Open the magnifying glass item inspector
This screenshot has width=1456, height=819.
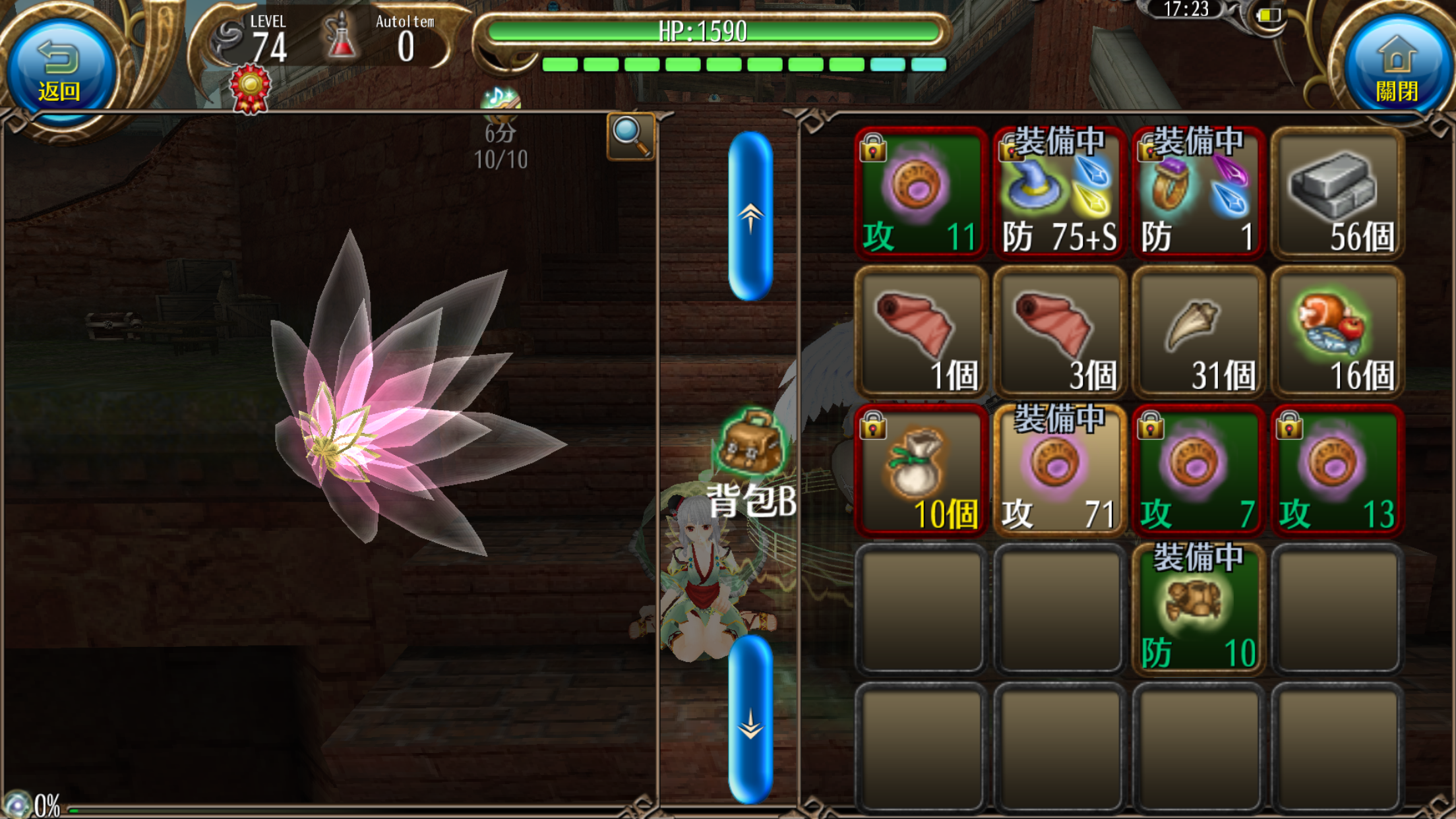pos(630,136)
